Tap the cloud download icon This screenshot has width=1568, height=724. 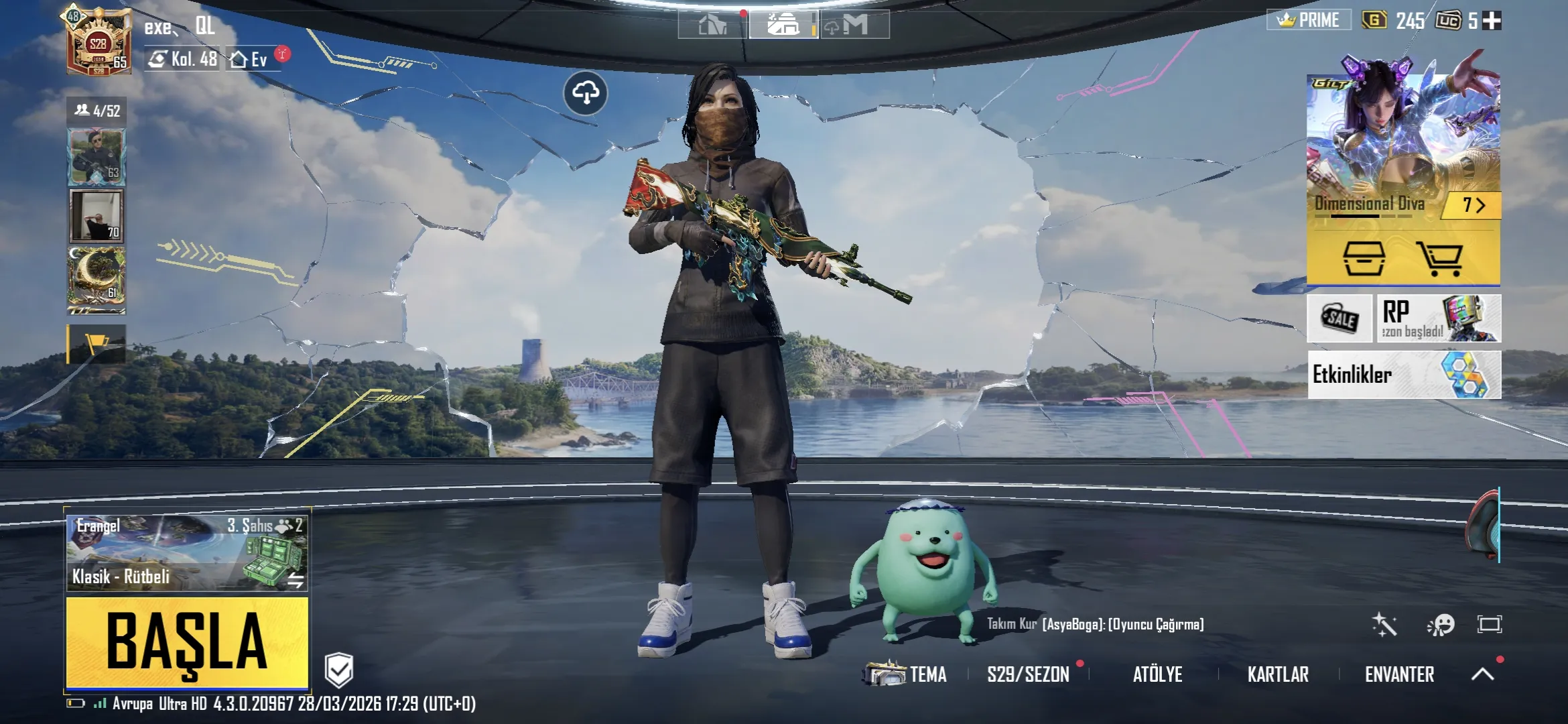pos(586,93)
